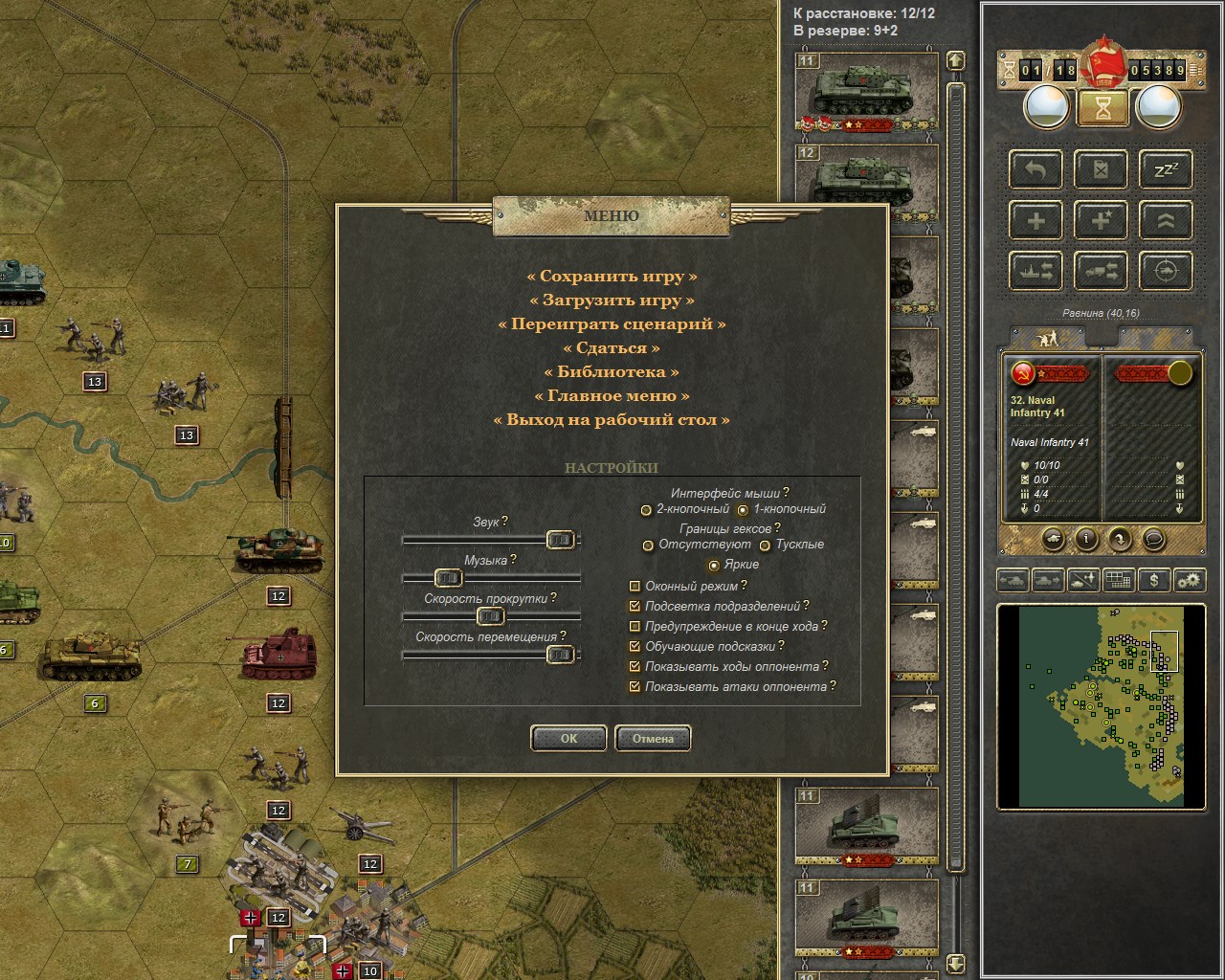The height and width of the screenshot is (980, 1225).
Task: Click the «Музыка» slider handle
Action: (448, 578)
